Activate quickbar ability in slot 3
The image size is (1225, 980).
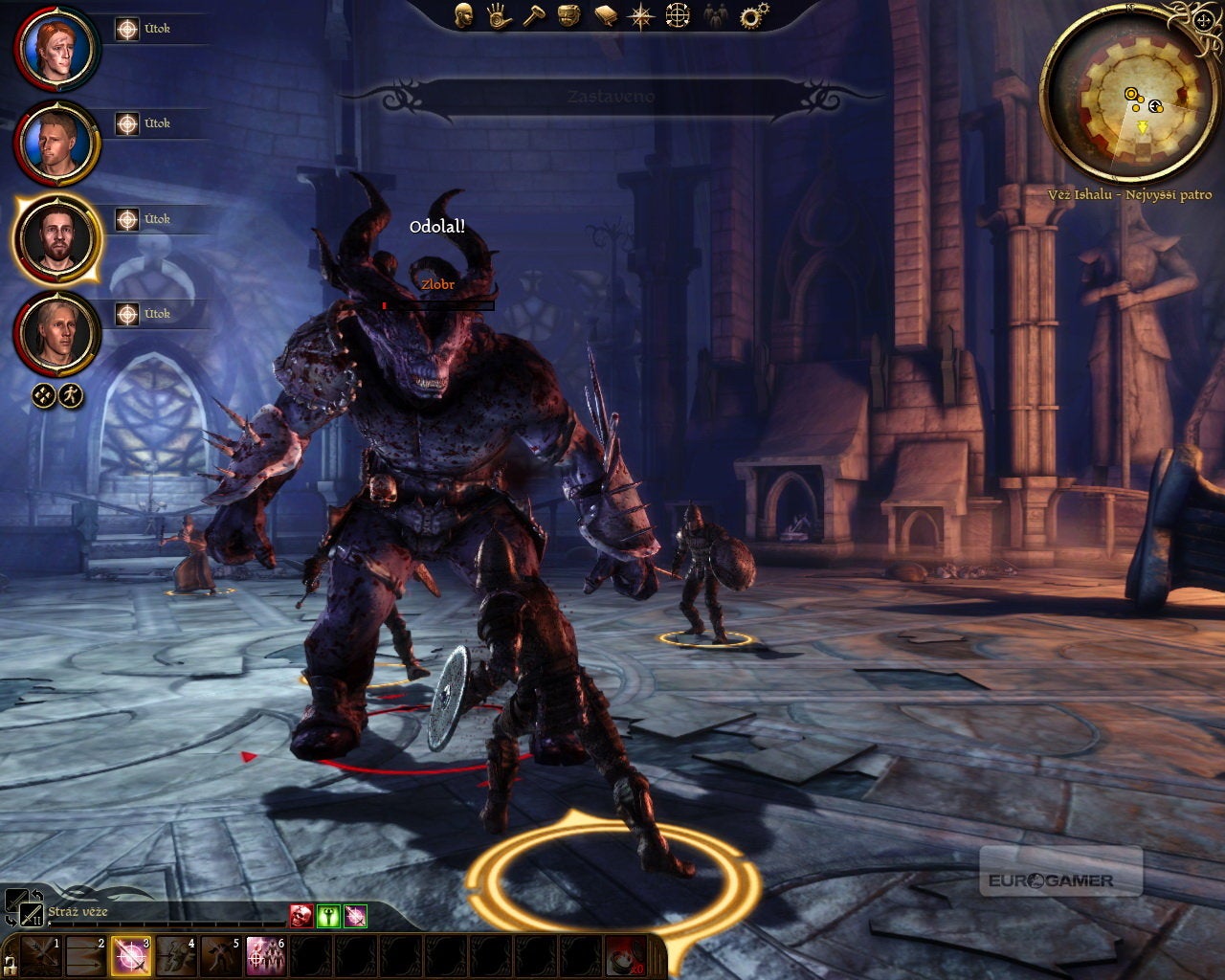coord(131,955)
